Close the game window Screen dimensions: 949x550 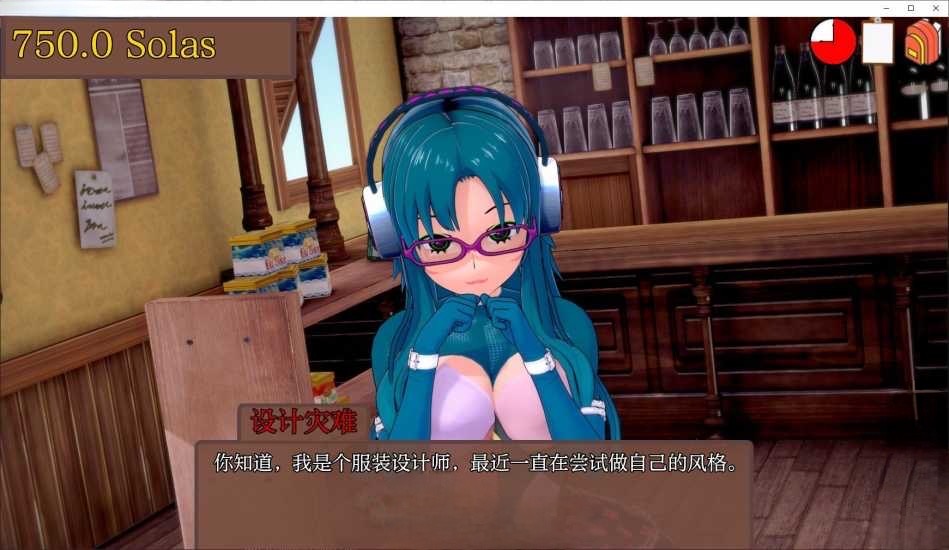click(x=934, y=8)
